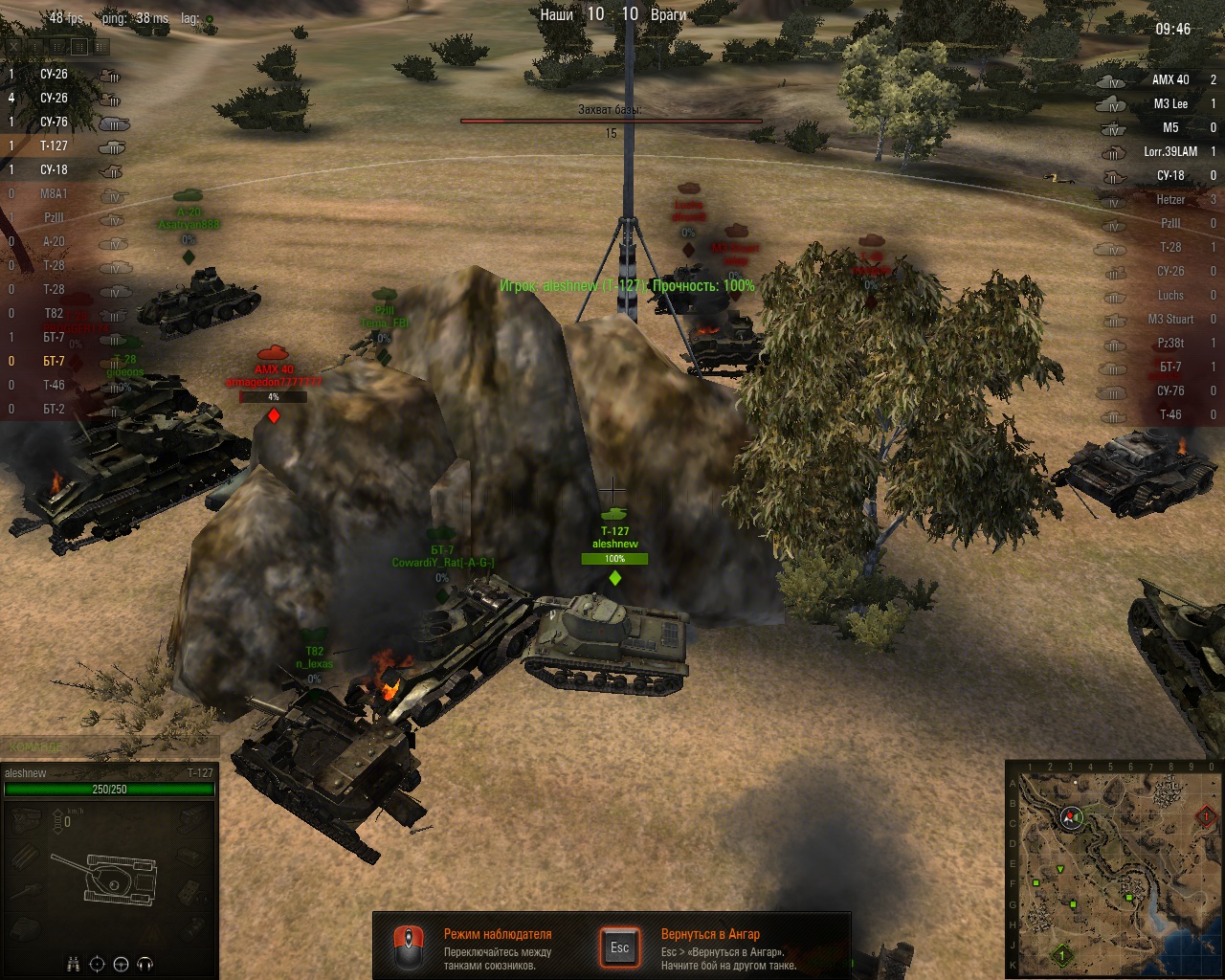This screenshot has height=980, width=1225.
Task: Click the A-20 ally list entry
Action: point(57,242)
